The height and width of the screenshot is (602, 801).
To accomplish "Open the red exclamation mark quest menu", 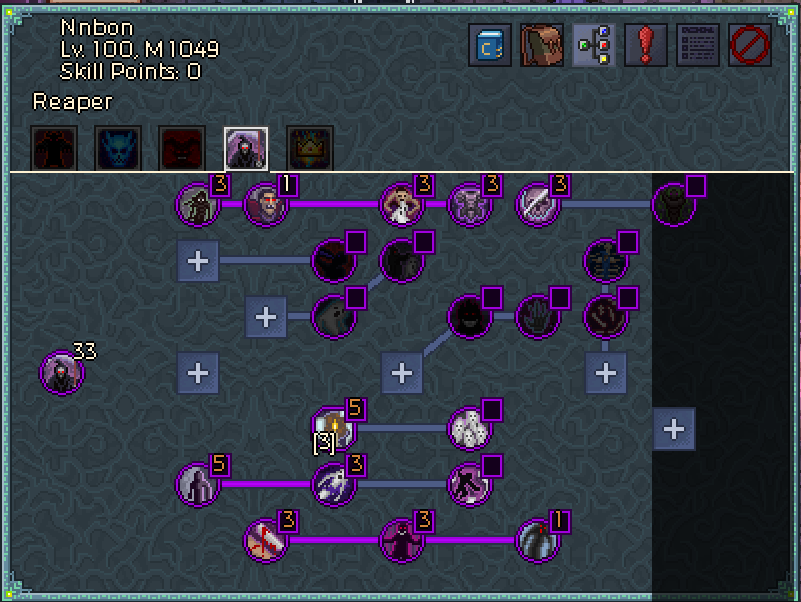I will pos(645,45).
